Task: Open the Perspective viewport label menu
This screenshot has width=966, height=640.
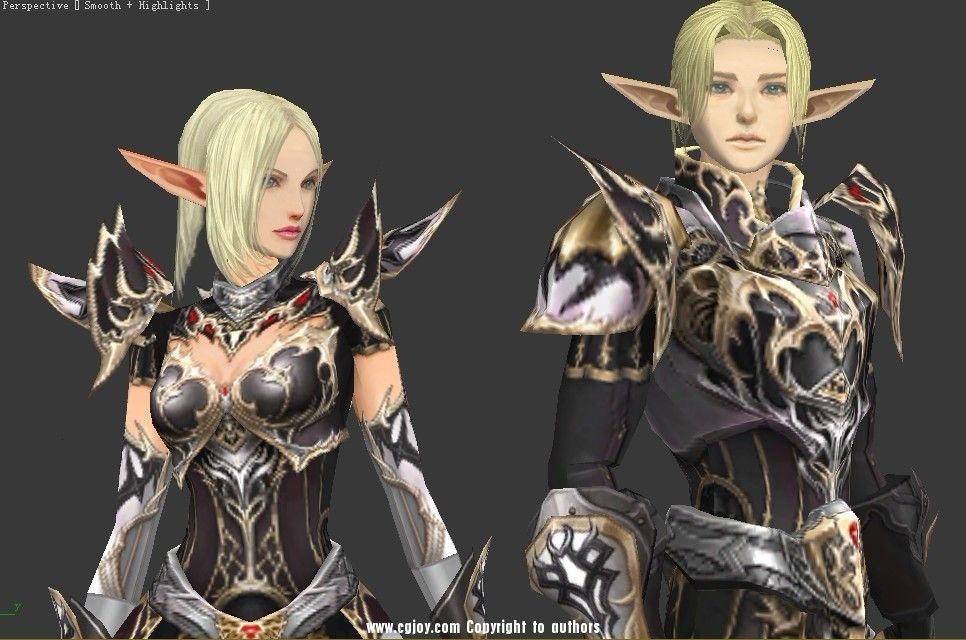Action: point(35,6)
